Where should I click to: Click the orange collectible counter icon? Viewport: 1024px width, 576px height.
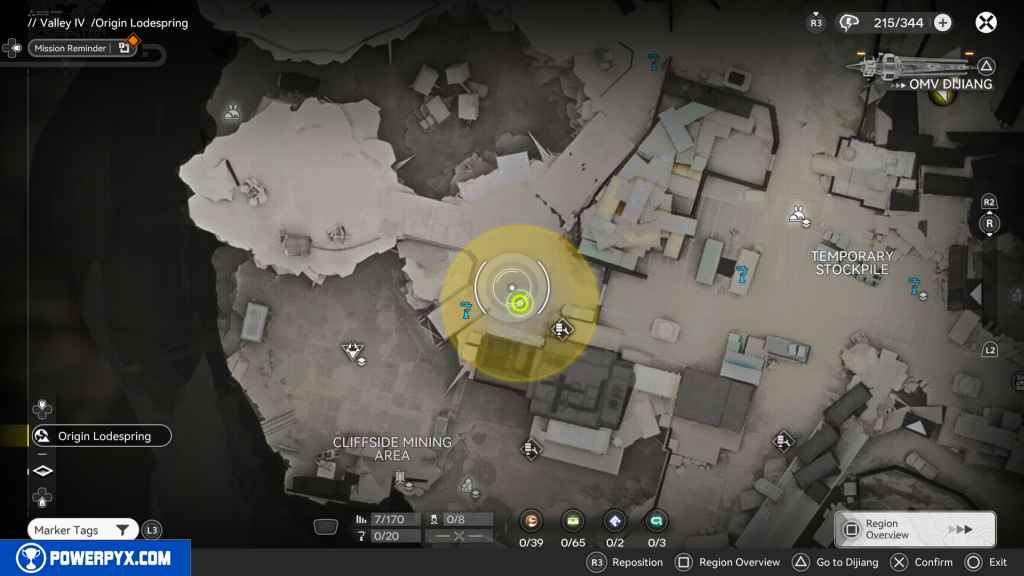(x=532, y=519)
